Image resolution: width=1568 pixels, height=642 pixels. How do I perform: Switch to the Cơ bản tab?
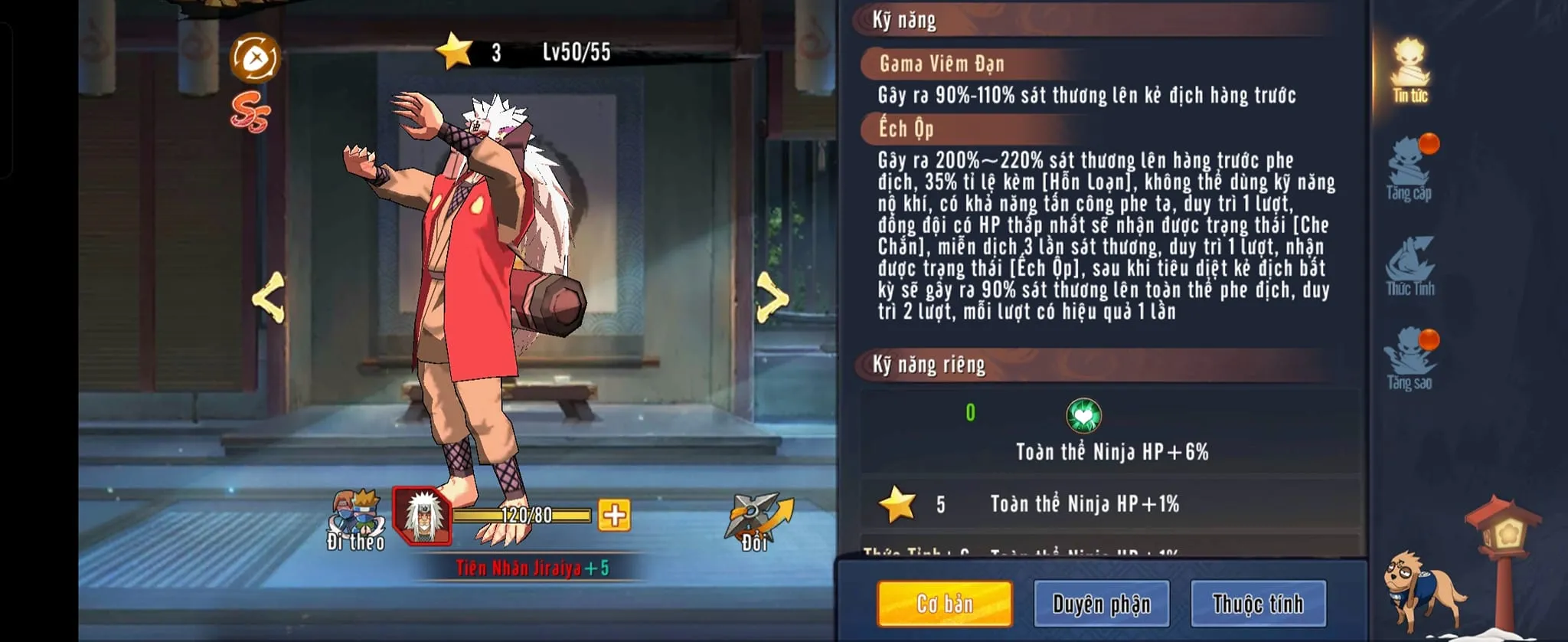pyautogui.click(x=944, y=604)
